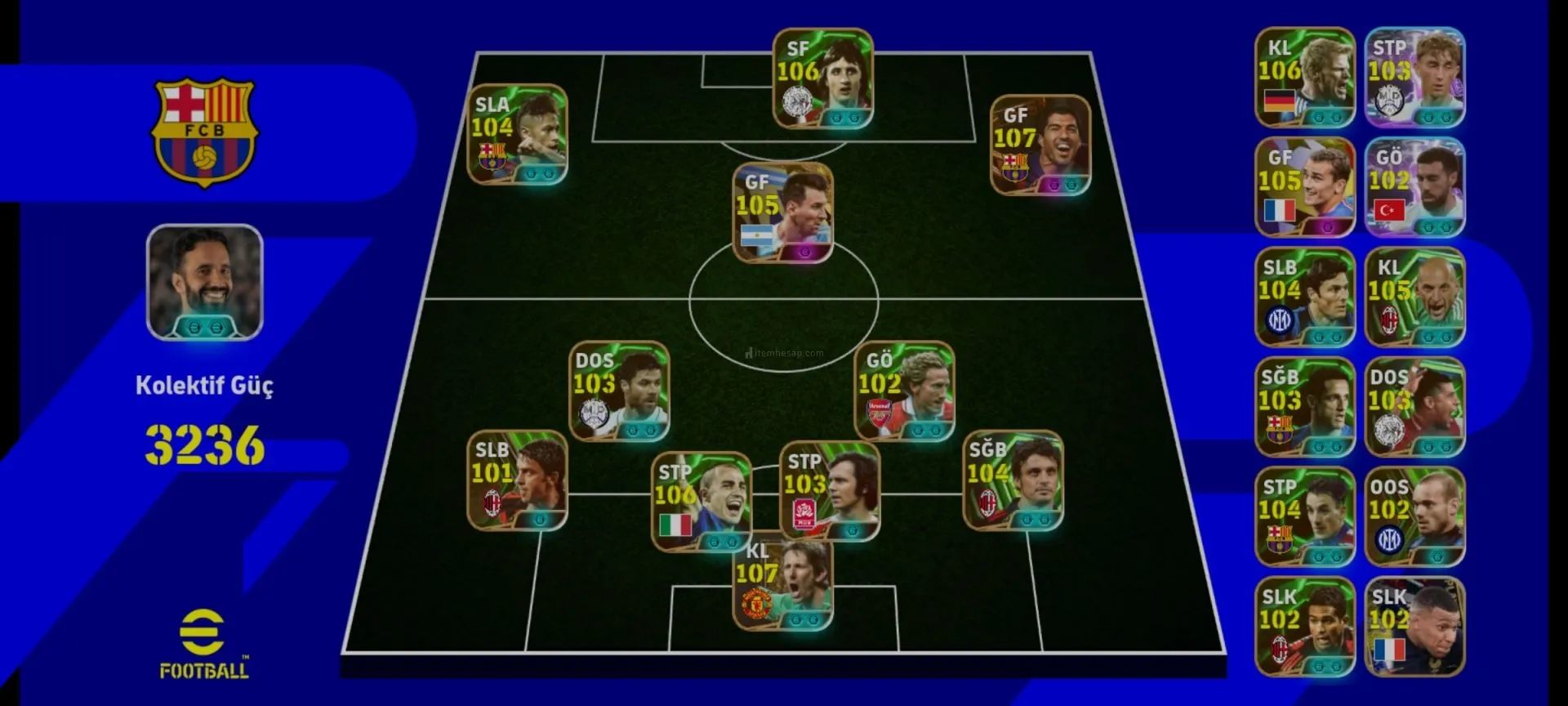This screenshot has height=706, width=1568.
Task: Select the STP 104 substitute card
Action: tap(1304, 517)
